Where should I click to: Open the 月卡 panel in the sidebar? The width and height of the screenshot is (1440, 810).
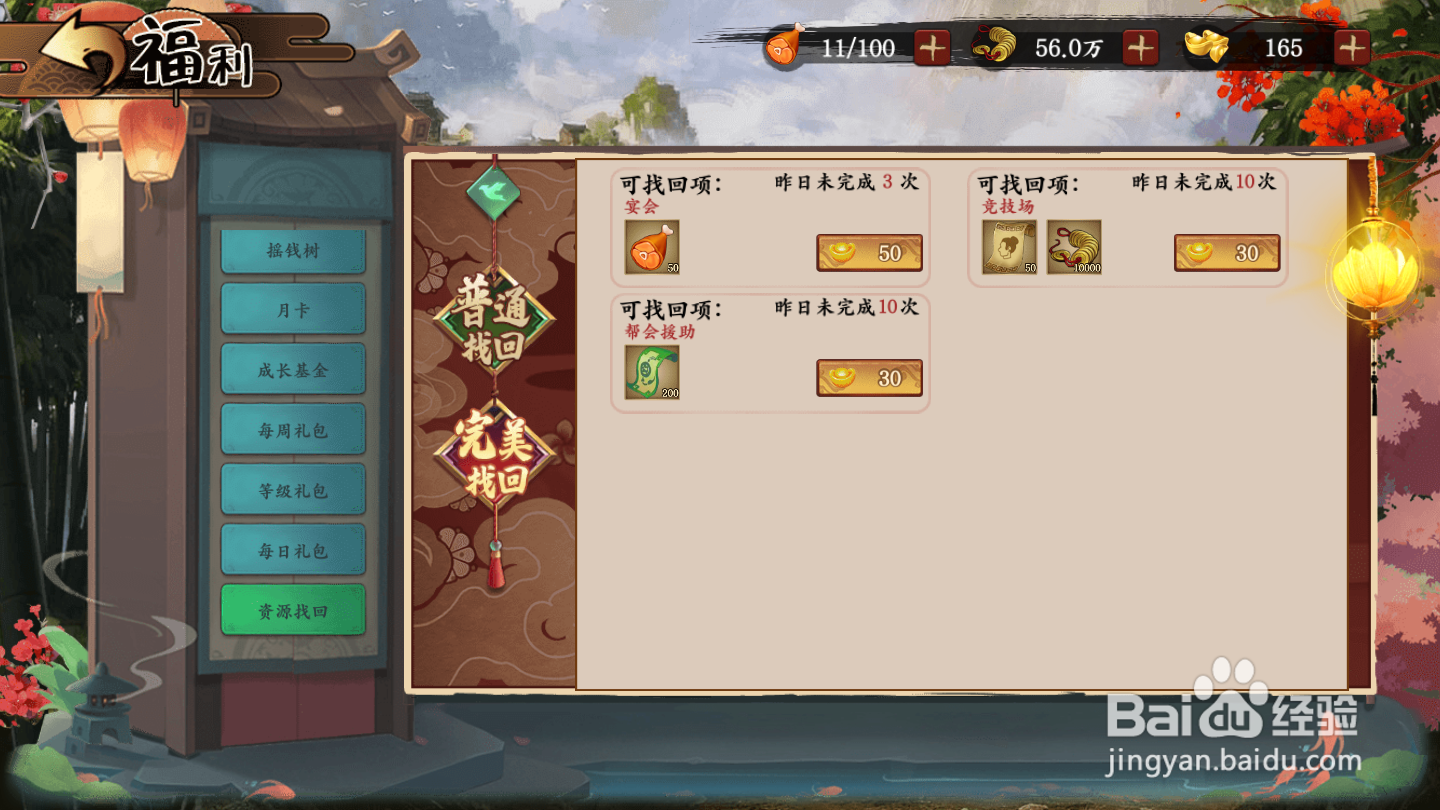(x=292, y=310)
